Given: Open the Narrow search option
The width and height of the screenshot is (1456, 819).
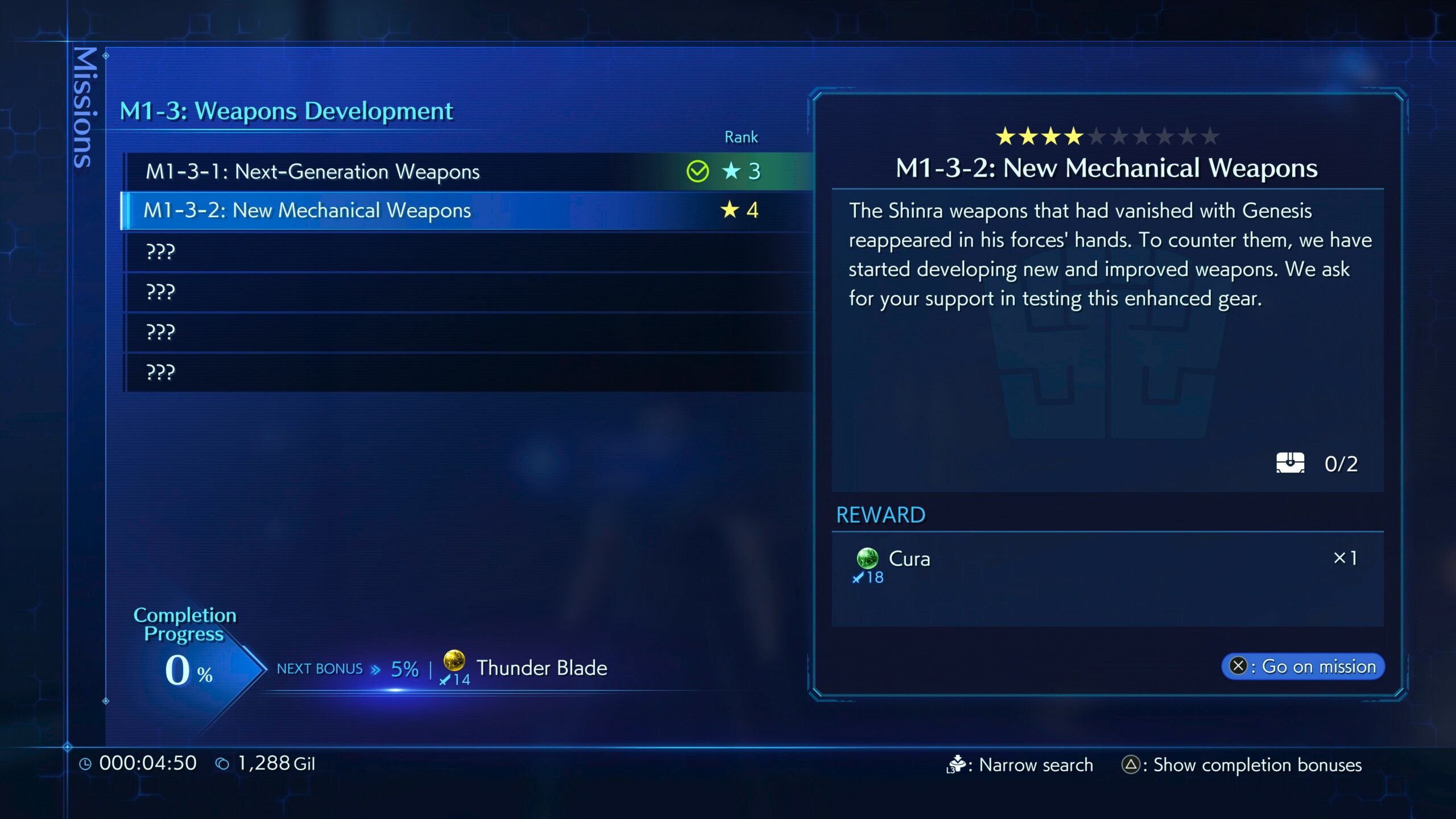Looking at the screenshot, I should [1021, 765].
